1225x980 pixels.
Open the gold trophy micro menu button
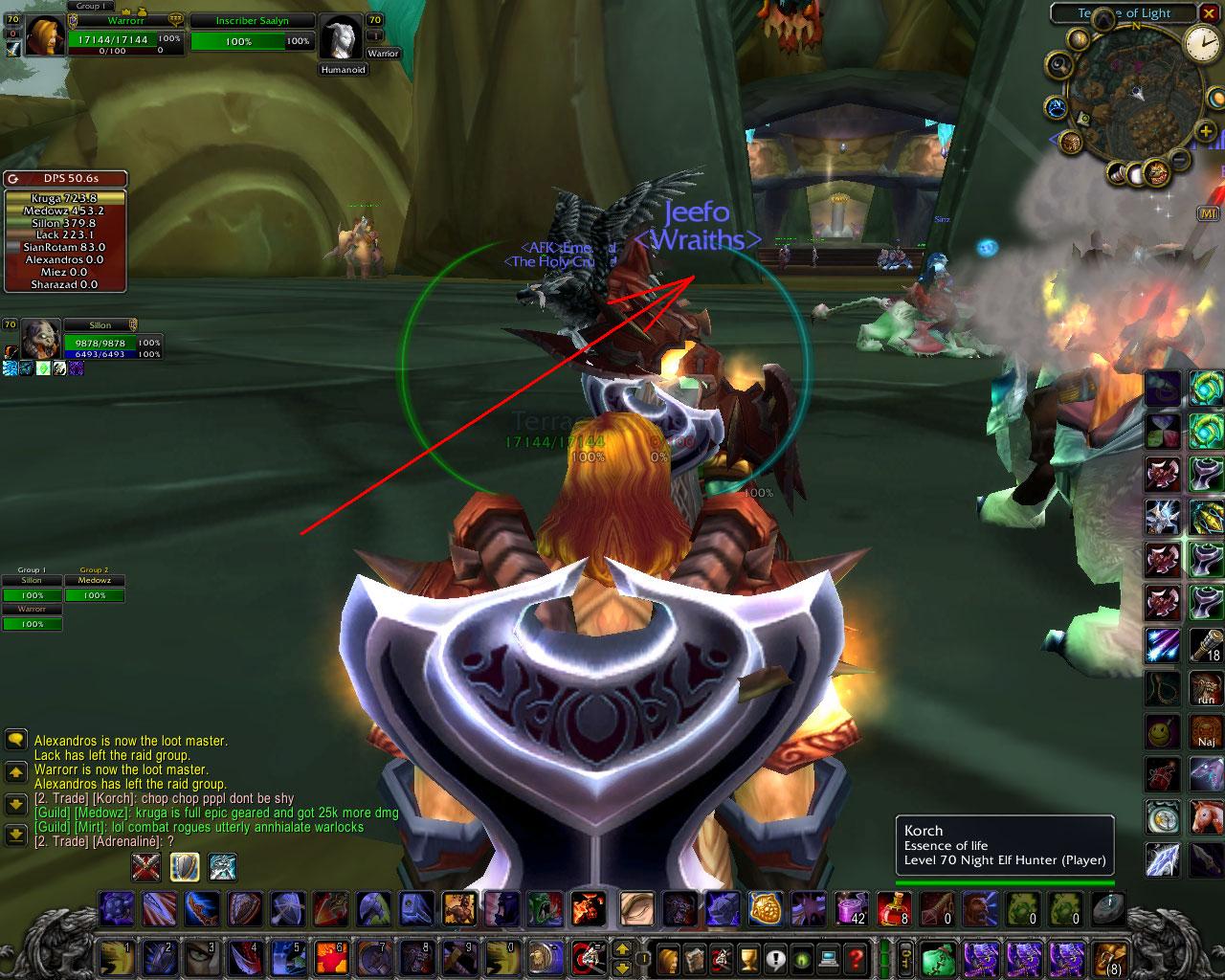coord(747,957)
